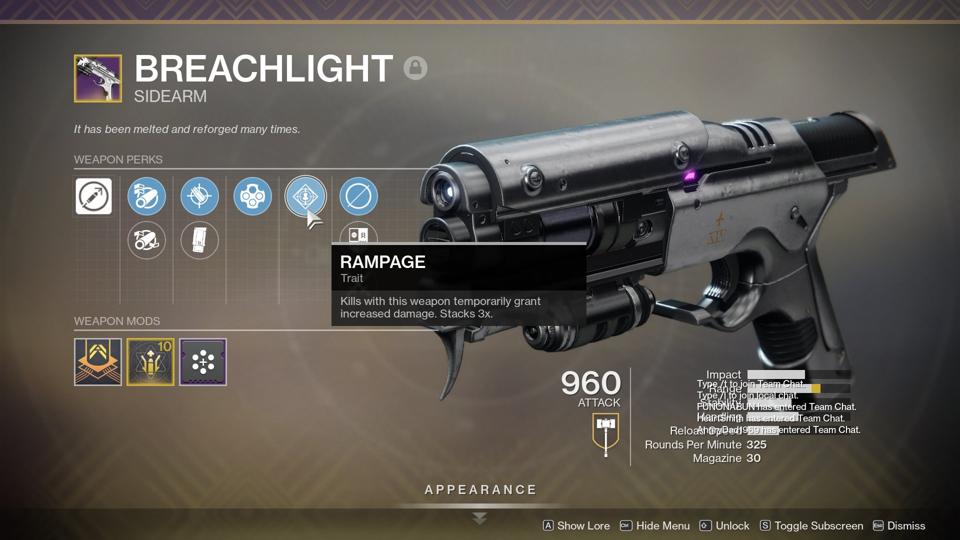Select the Rampage trait perk
Screen dimensions: 960x540
pyautogui.click(x=305, y=196)
